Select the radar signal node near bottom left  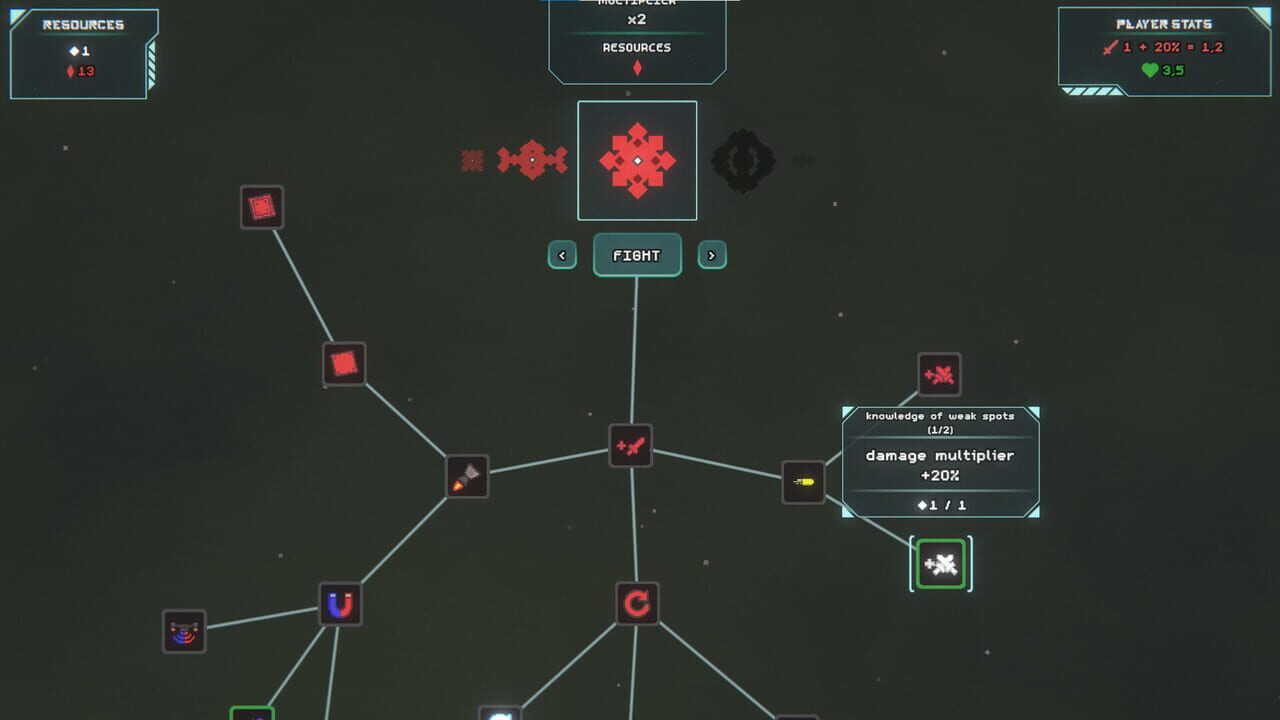[x=183, y=632]
